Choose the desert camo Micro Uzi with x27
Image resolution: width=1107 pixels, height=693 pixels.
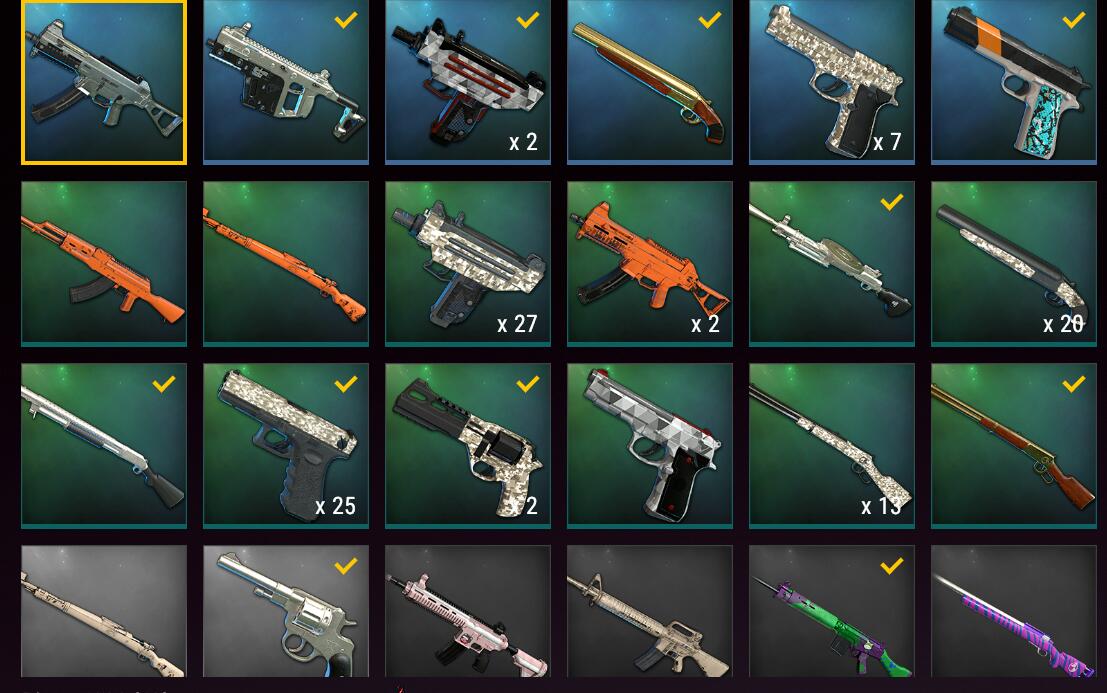tap(468, 263)
